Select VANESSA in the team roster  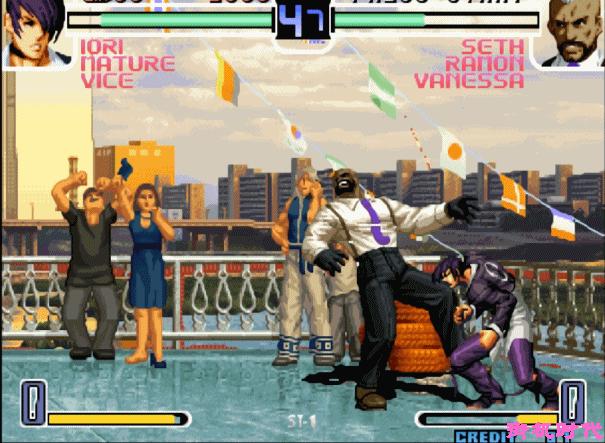click(469, 81)
